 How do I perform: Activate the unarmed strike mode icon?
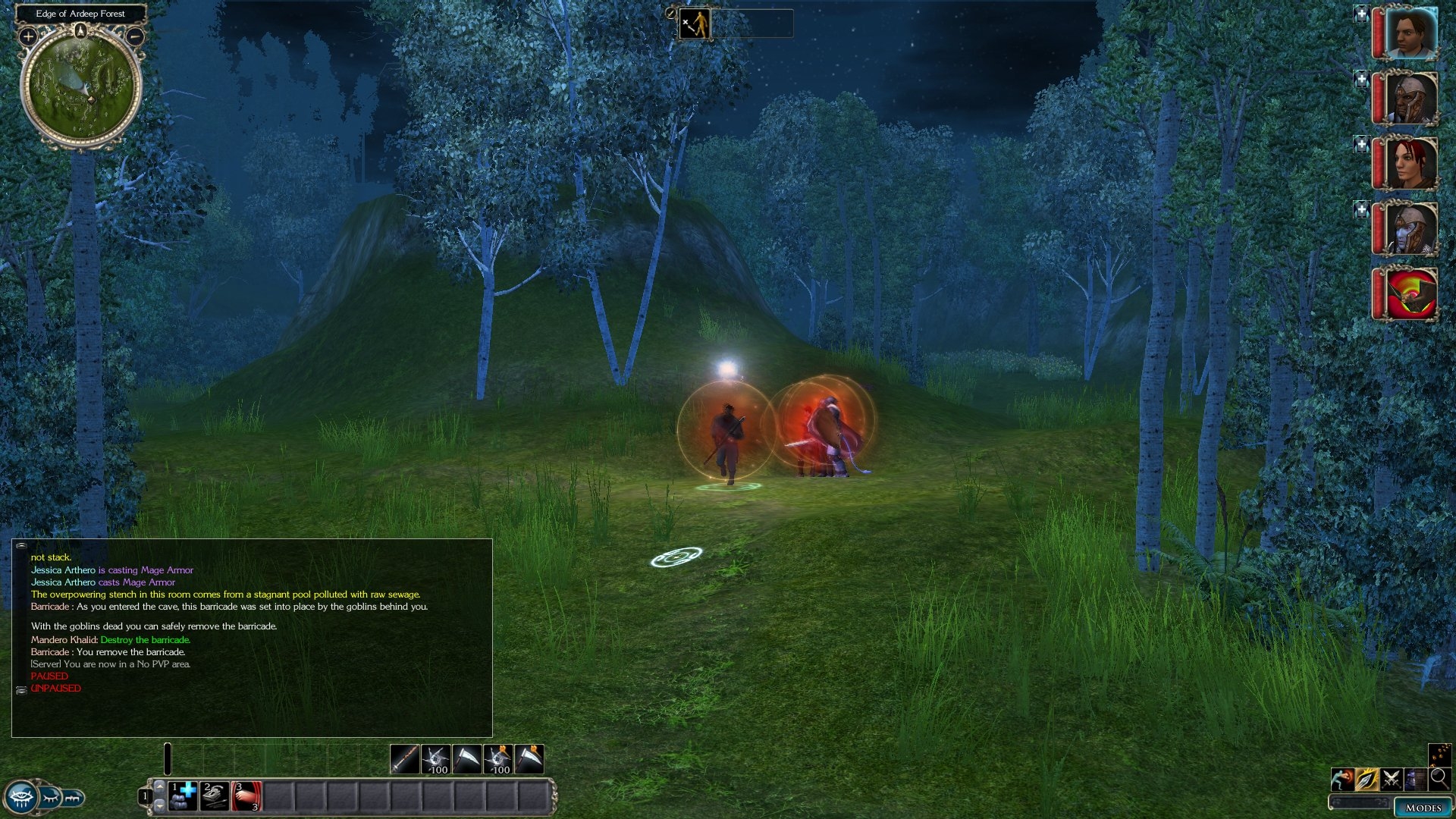(x=1342, y=779)
